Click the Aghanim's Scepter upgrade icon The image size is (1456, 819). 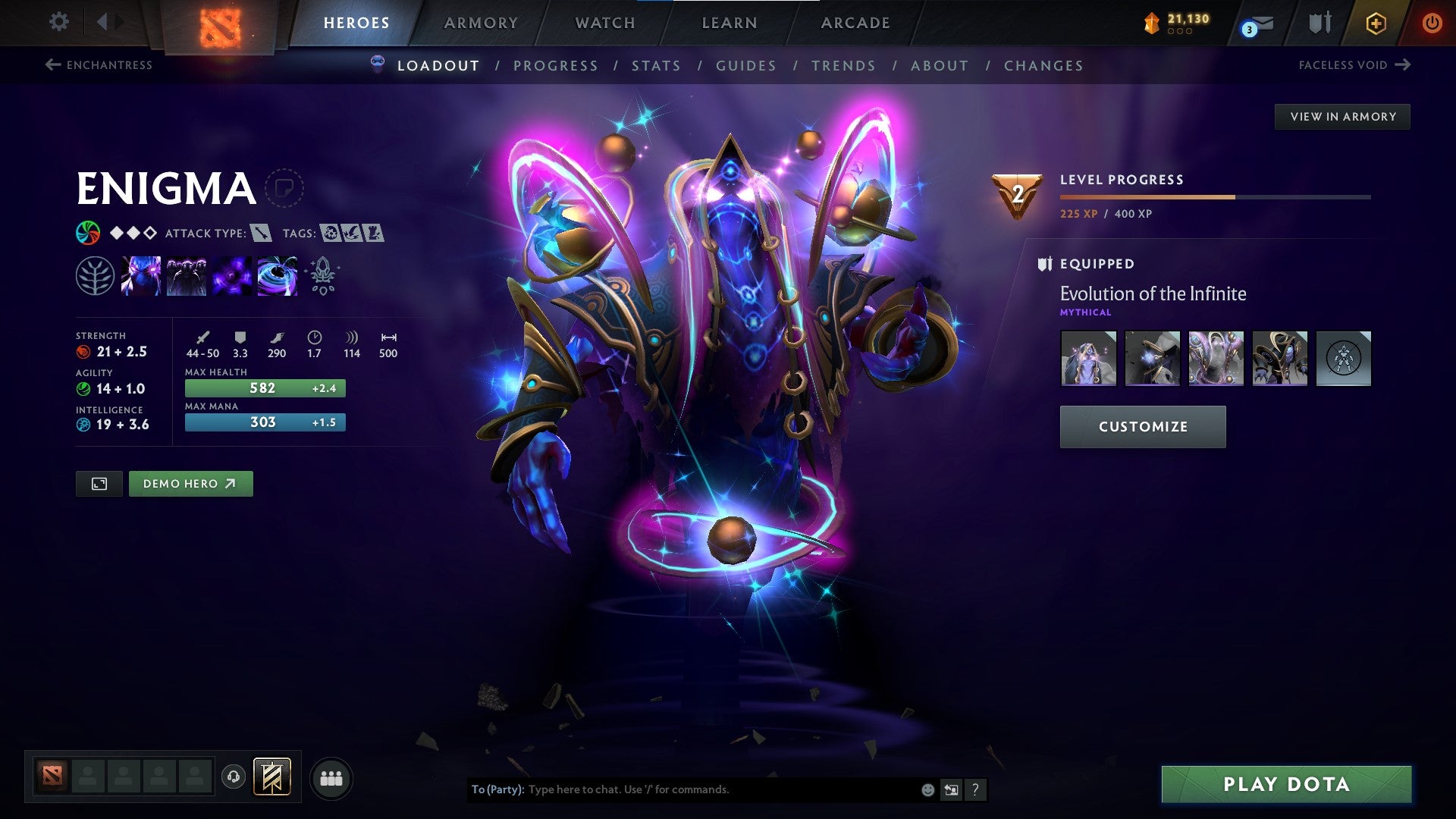(x=322, y=275)
